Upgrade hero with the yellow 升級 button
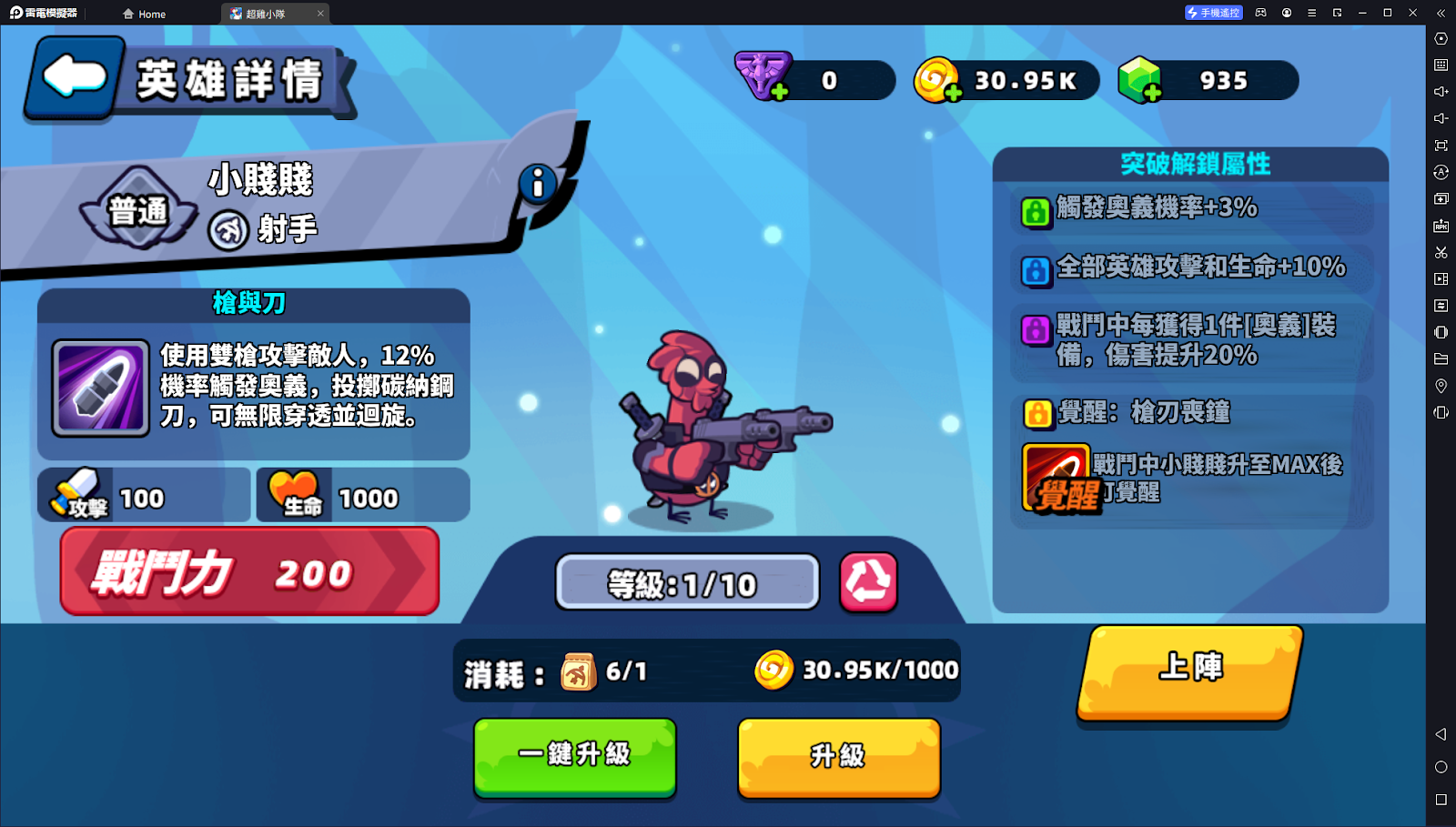The height and width of the screenshot is (827, 1456). (x=838, y=756)
